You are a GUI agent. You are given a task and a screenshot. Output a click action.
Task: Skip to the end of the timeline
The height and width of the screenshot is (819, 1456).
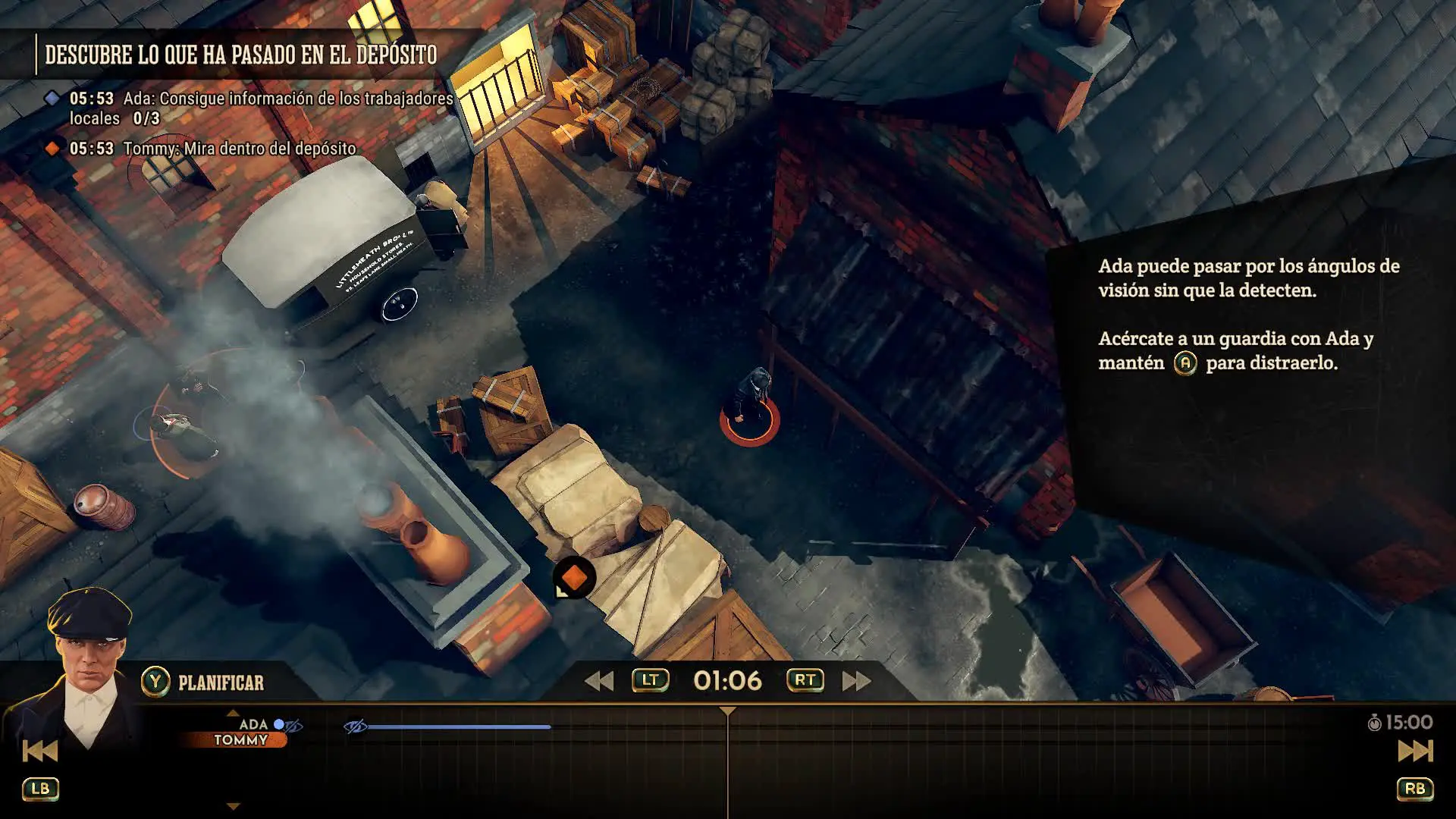pos(1415,751)
